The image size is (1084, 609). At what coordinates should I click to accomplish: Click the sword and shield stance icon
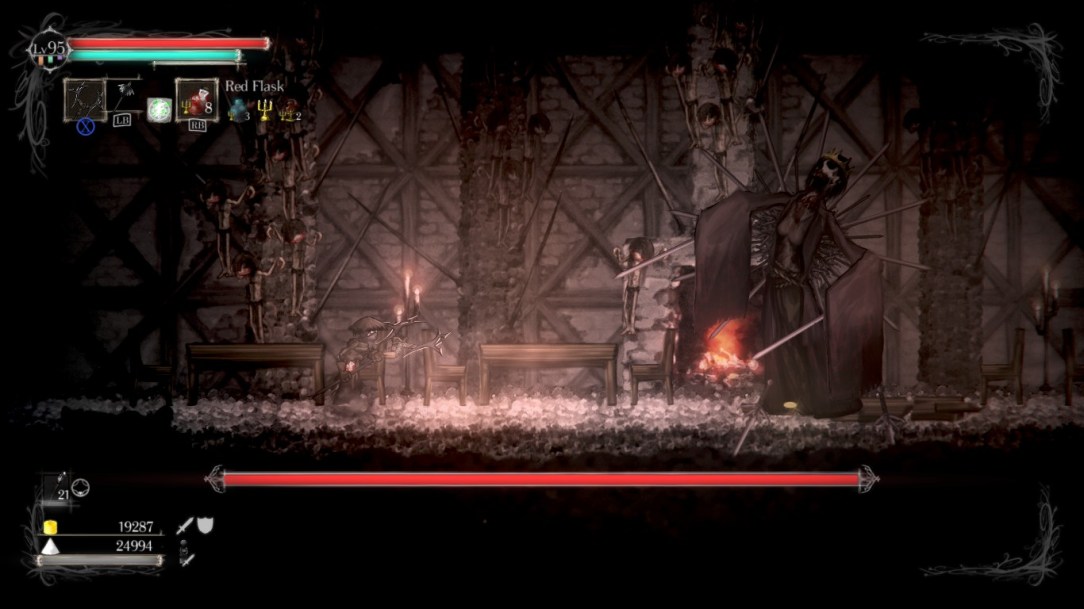click(x=195, y=526)
